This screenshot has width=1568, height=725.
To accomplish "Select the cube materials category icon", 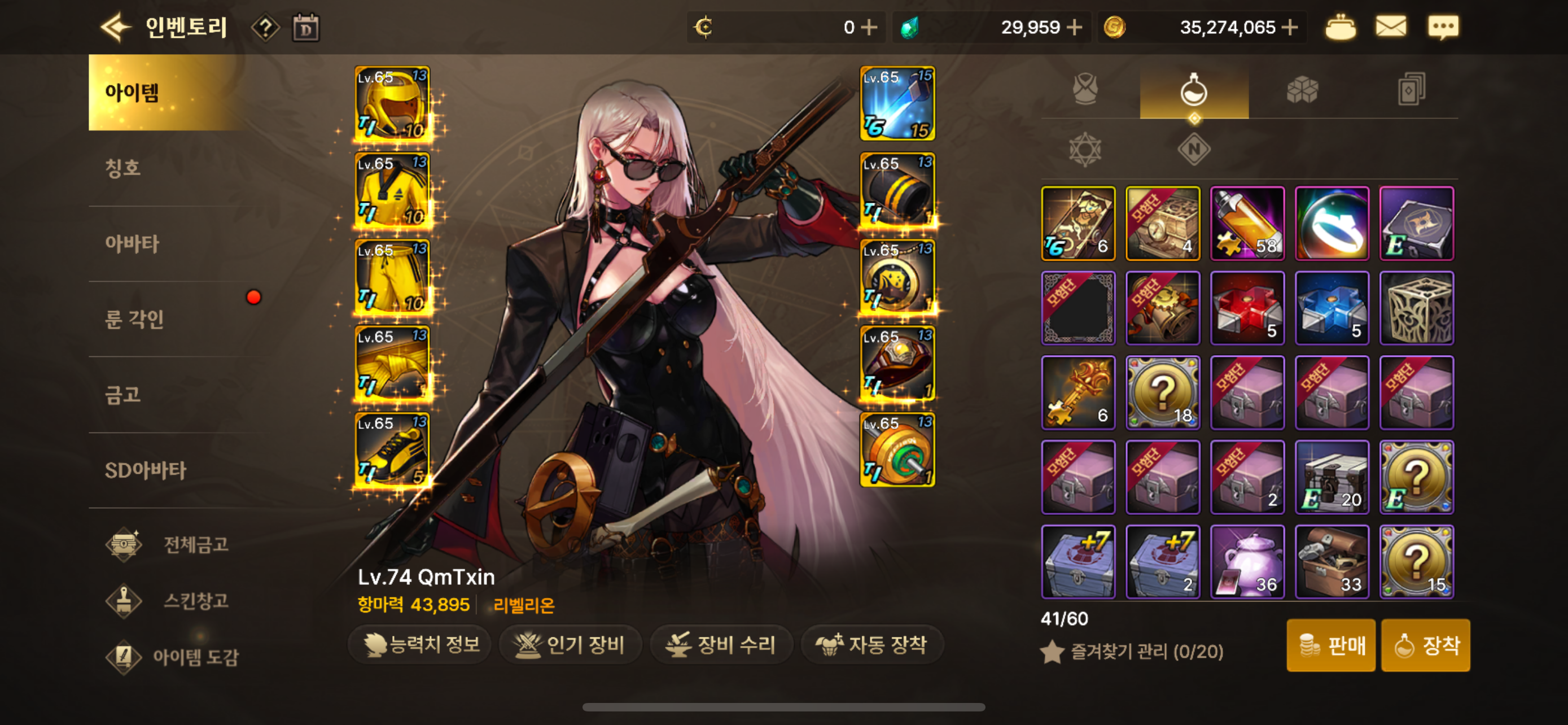I will [x=1303, y=88].
